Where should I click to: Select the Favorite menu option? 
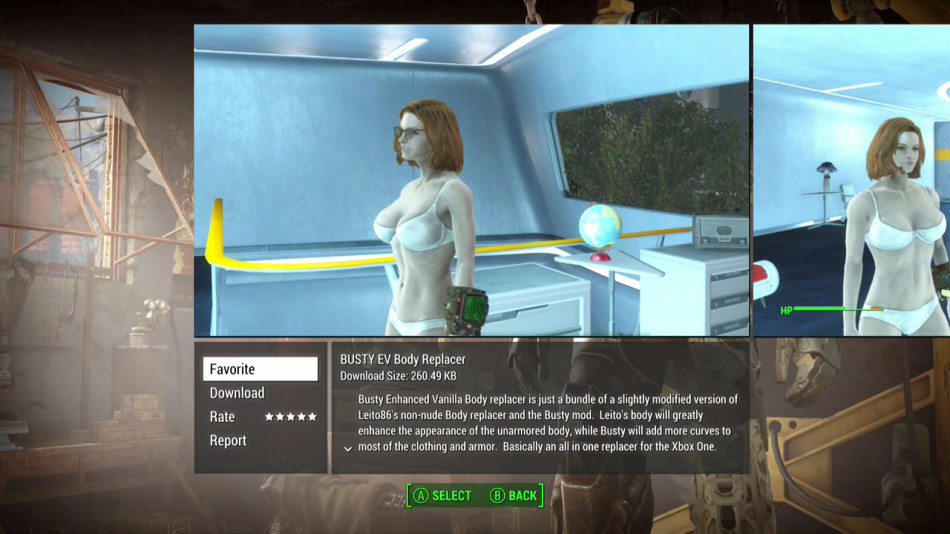[260, 369]
